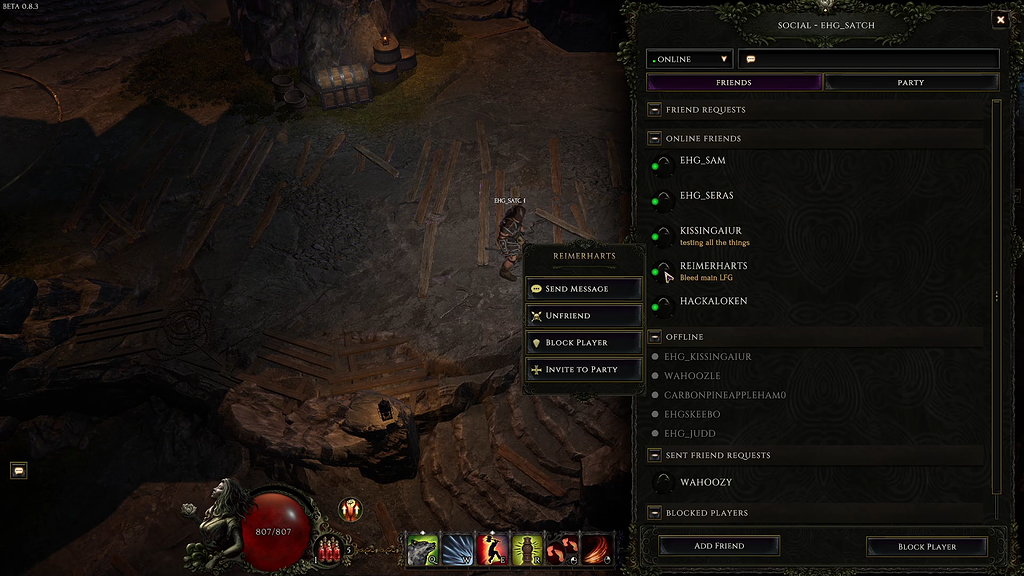Open the chat bubble icon
The width and height of the screenshot is (1024, 576).
(18, 470)
